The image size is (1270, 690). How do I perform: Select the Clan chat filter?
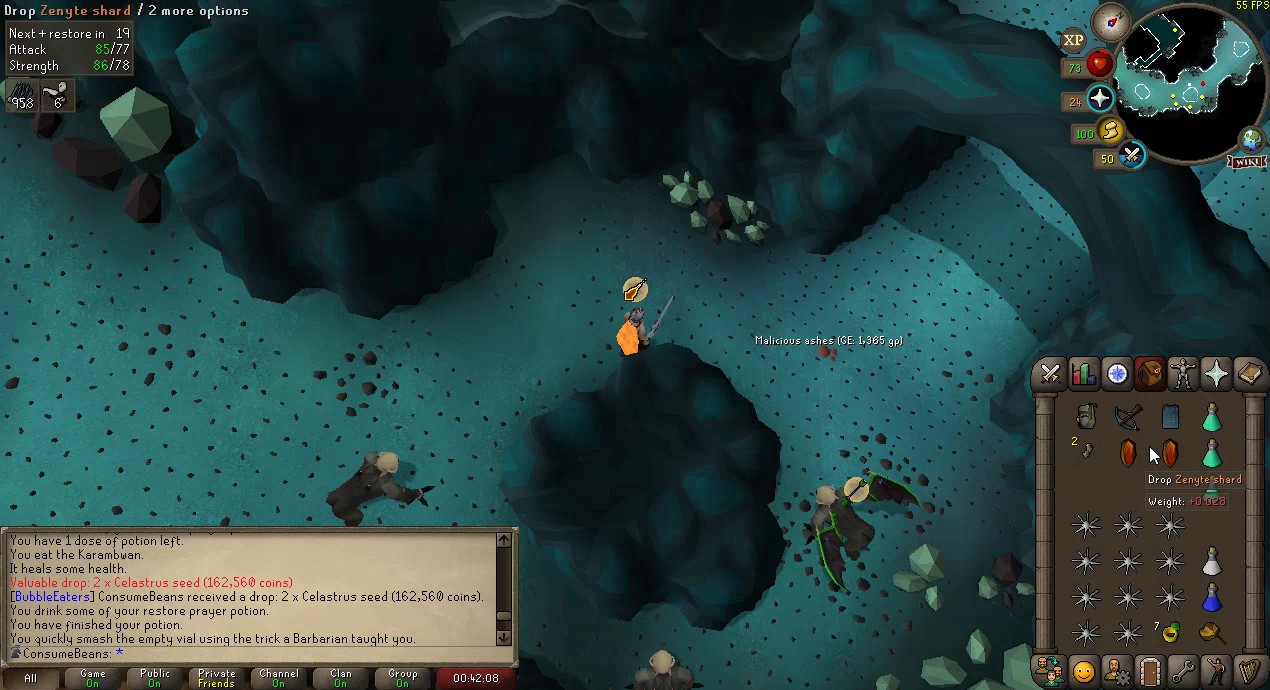pyautogui.click(x=340, y=678)
